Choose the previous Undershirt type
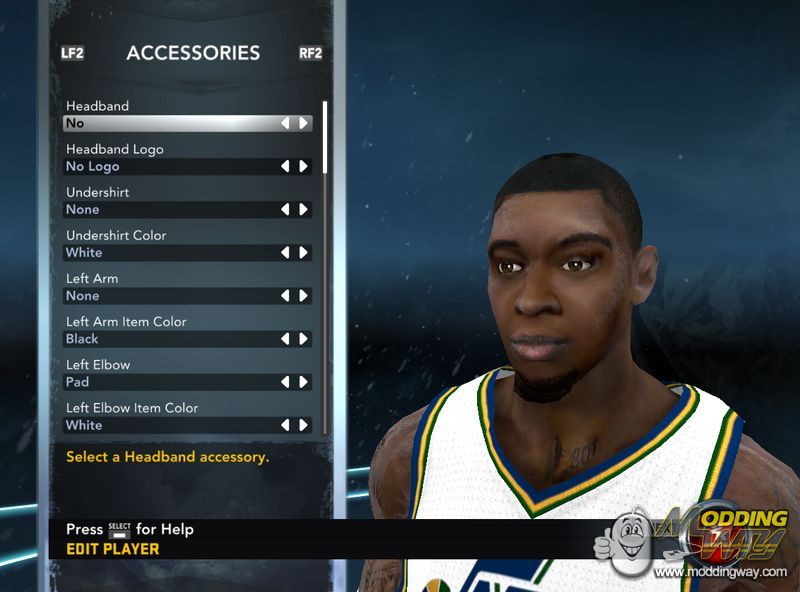Screen dimensions: 800x592 click(x=286, y=210)
